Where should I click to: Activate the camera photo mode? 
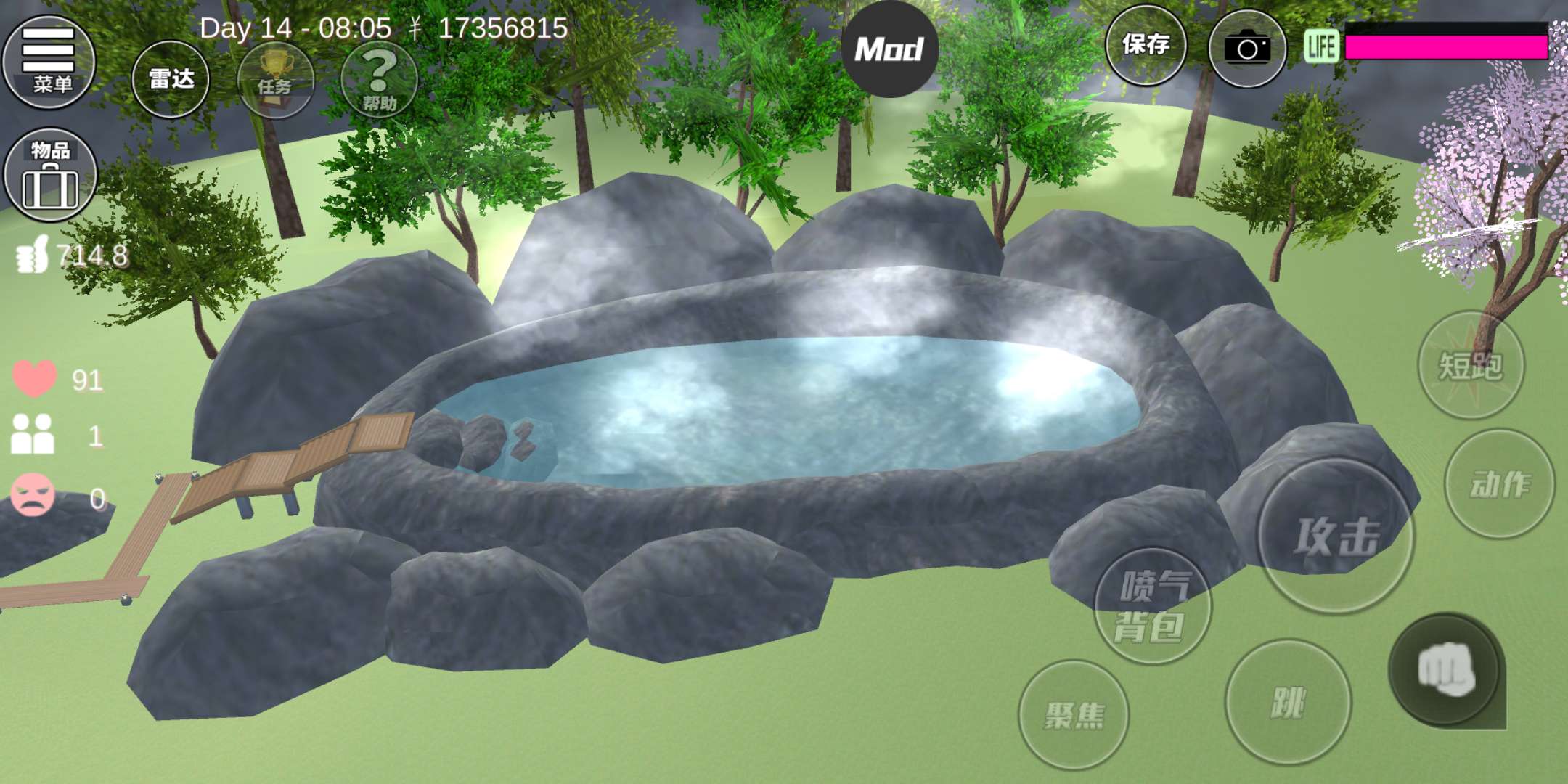coord(1247,49)
